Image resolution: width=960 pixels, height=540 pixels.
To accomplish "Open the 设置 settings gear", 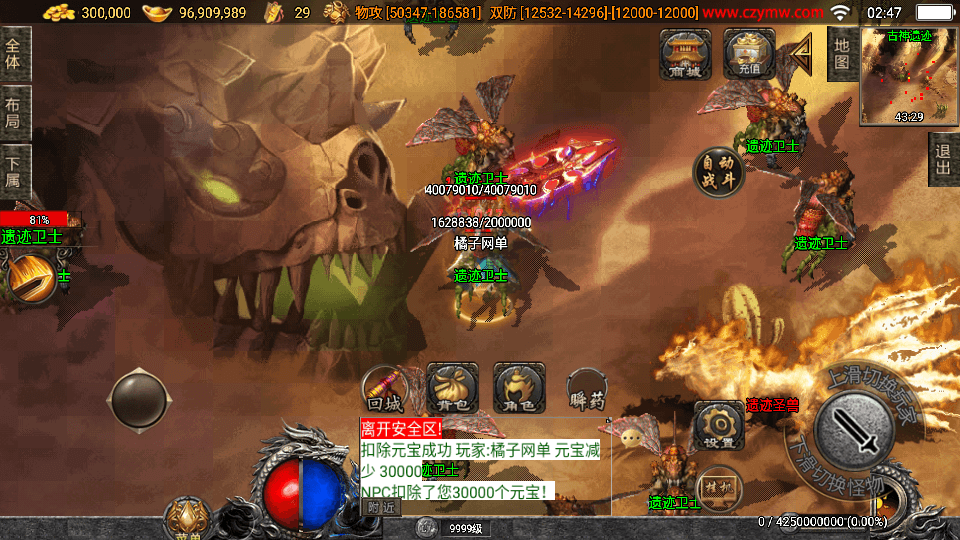I will (718, 427).
